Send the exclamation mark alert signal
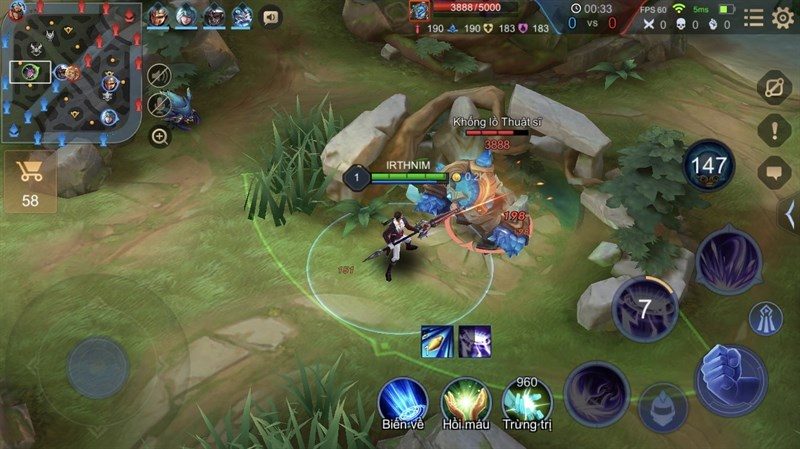 point(774,130)
